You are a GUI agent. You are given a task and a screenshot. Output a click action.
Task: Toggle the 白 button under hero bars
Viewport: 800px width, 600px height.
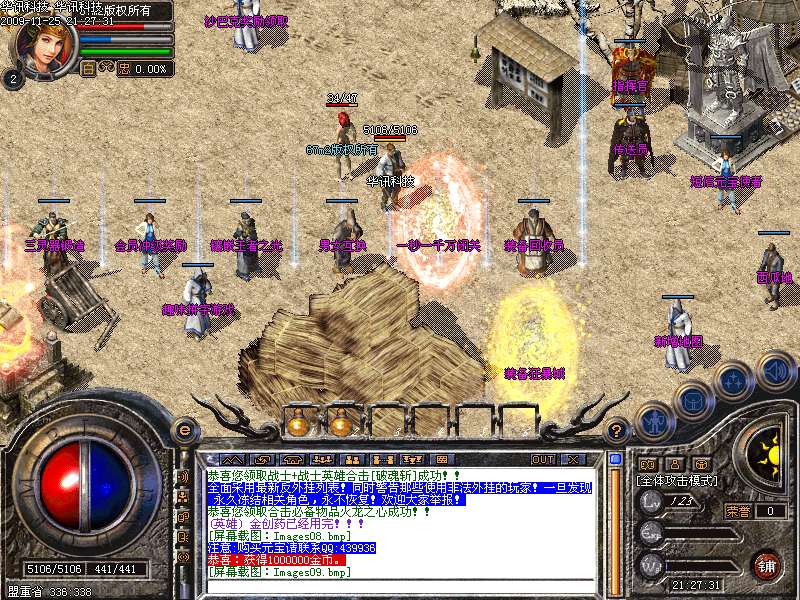(x=87, y=69)
